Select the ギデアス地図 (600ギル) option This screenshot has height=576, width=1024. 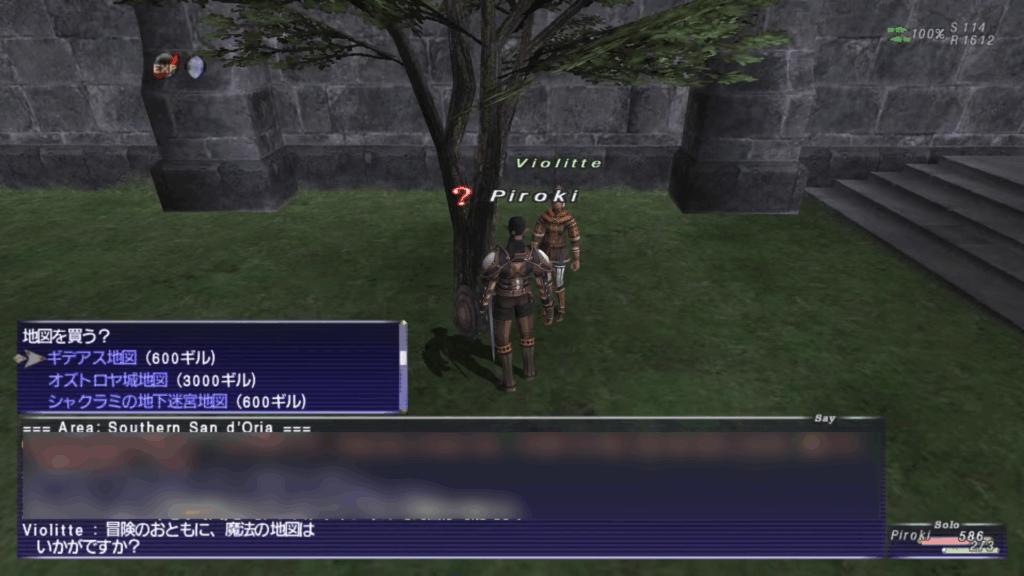(131, 358)
